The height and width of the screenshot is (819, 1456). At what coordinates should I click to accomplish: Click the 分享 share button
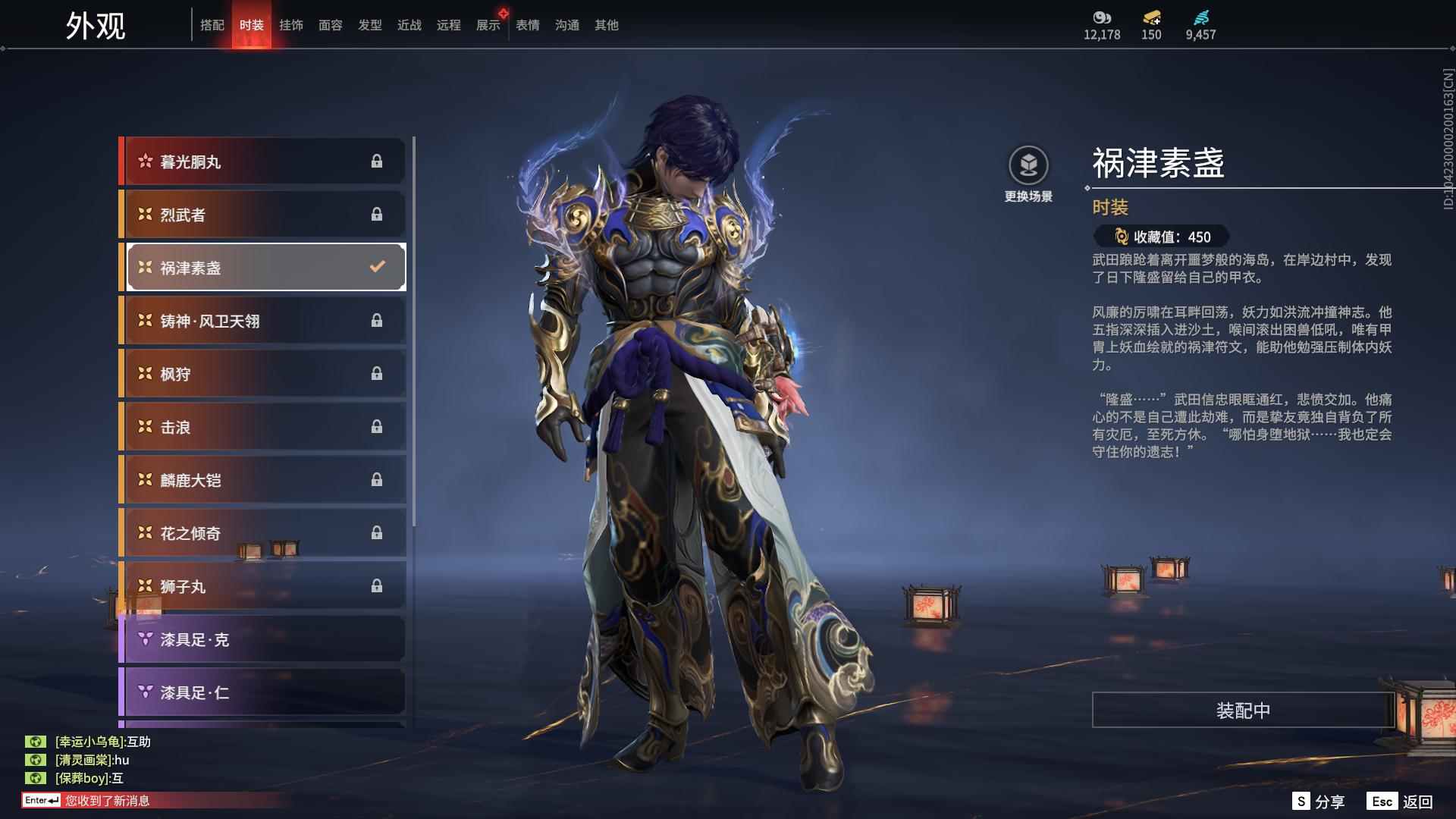(x=1319, y=800)
